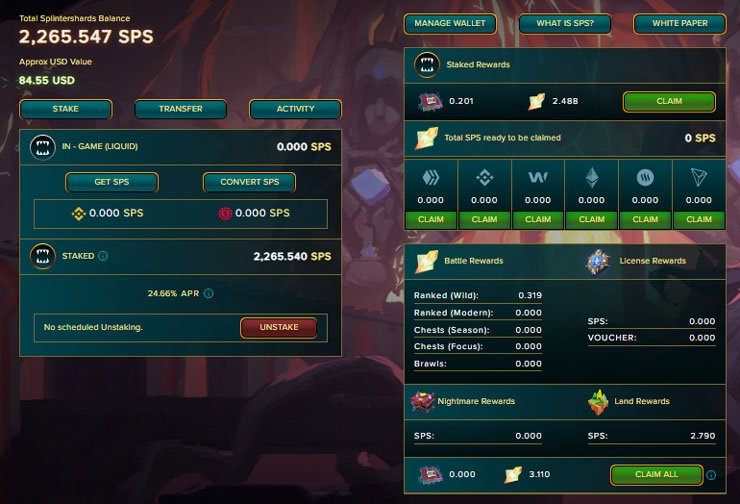
Task: Claim SPS under the Steem logo
Action: click(x=646, y=219)
